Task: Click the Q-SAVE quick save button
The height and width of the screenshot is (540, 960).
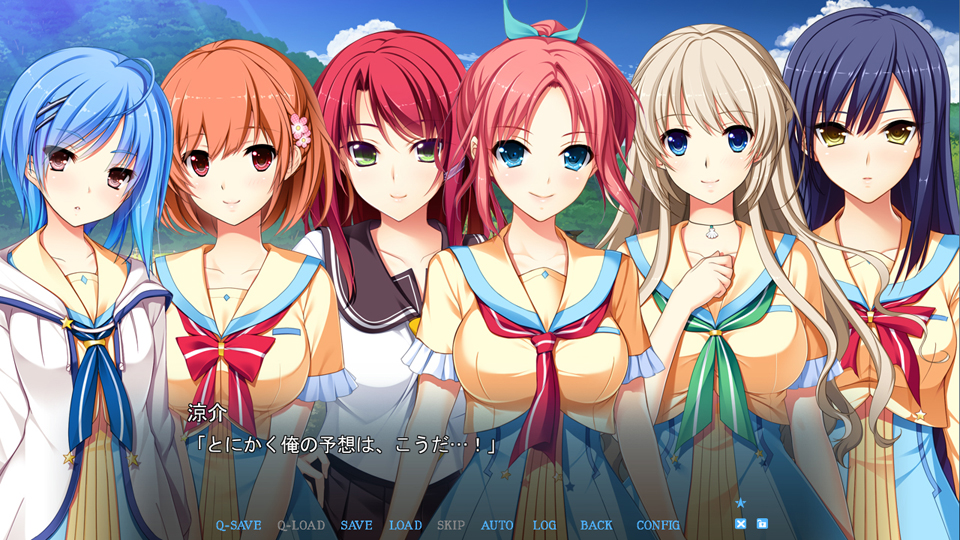Action: pos(238,525)
